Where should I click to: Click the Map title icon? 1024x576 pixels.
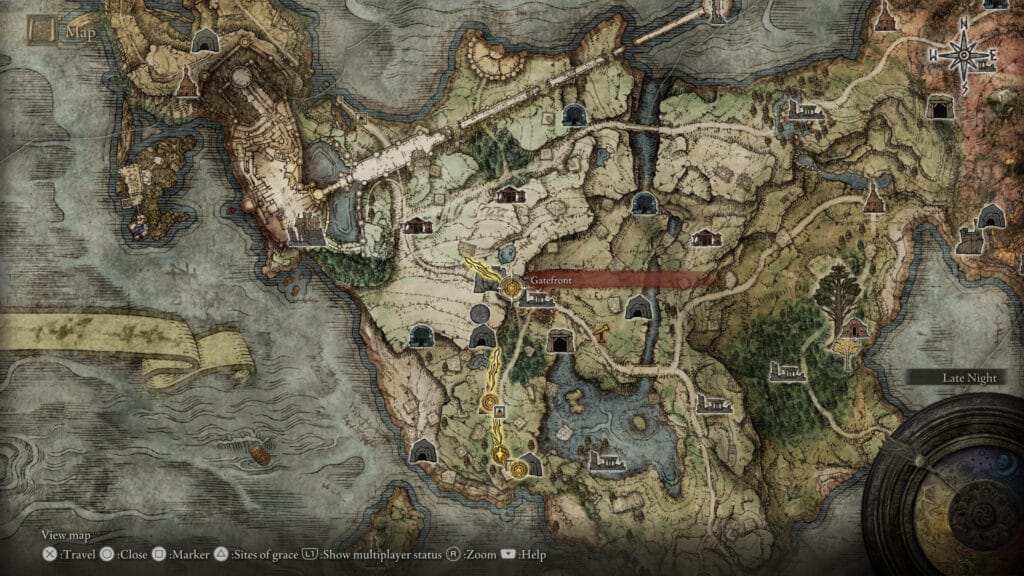(41, 33)
